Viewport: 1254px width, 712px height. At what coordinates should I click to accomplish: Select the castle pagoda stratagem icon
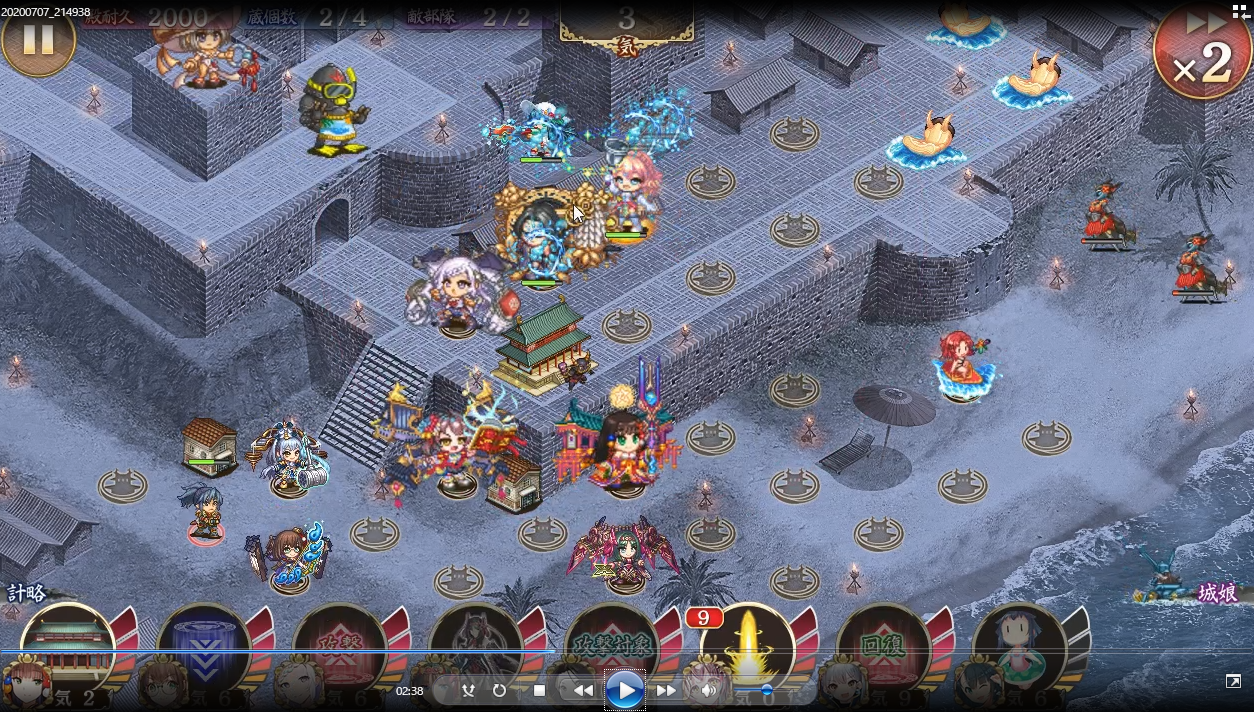[67, 645]
